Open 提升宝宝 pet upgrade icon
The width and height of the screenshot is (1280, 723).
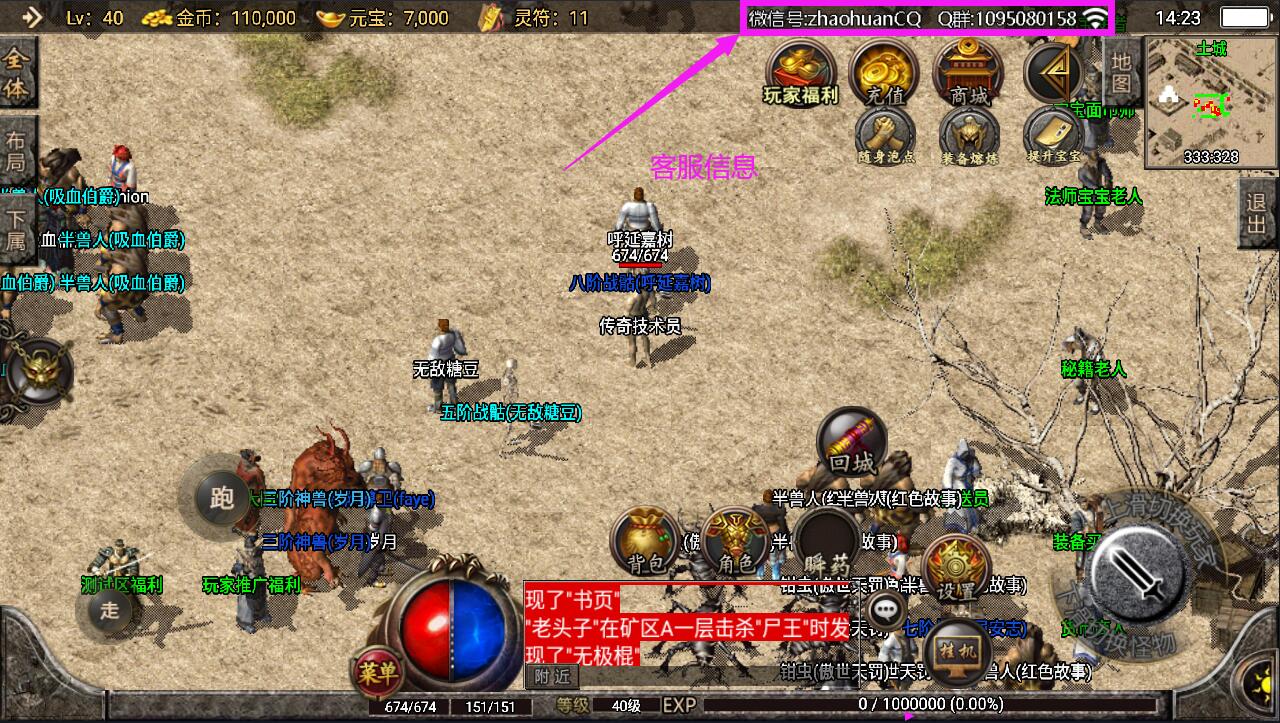(1054, 135)
